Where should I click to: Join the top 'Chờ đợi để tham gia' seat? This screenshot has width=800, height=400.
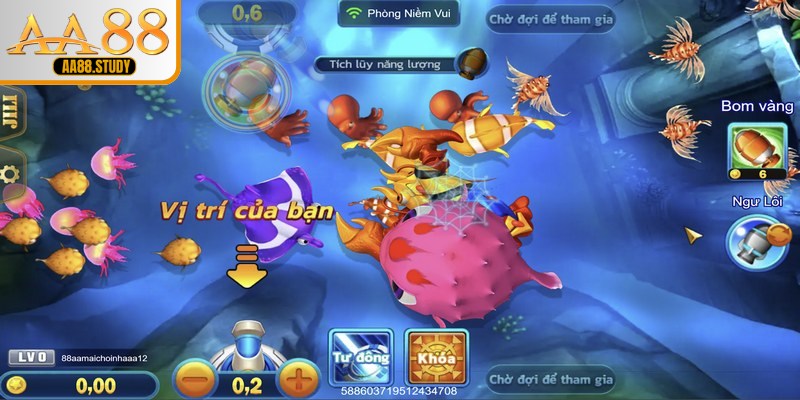click(x=551, y=19)
